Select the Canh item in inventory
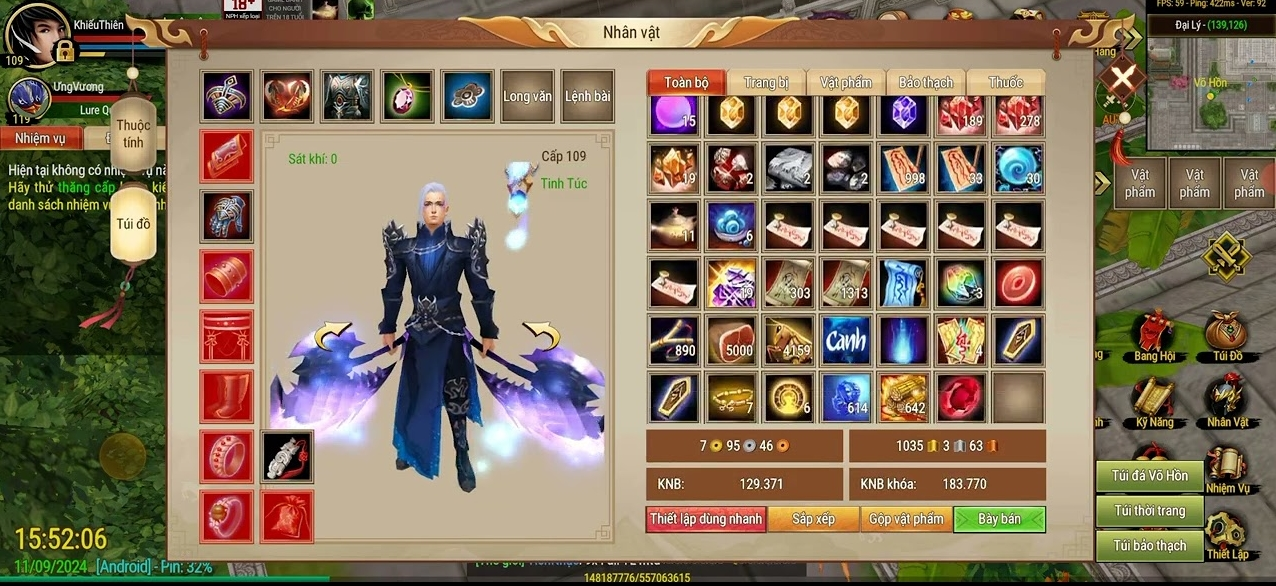 [846, 341]
